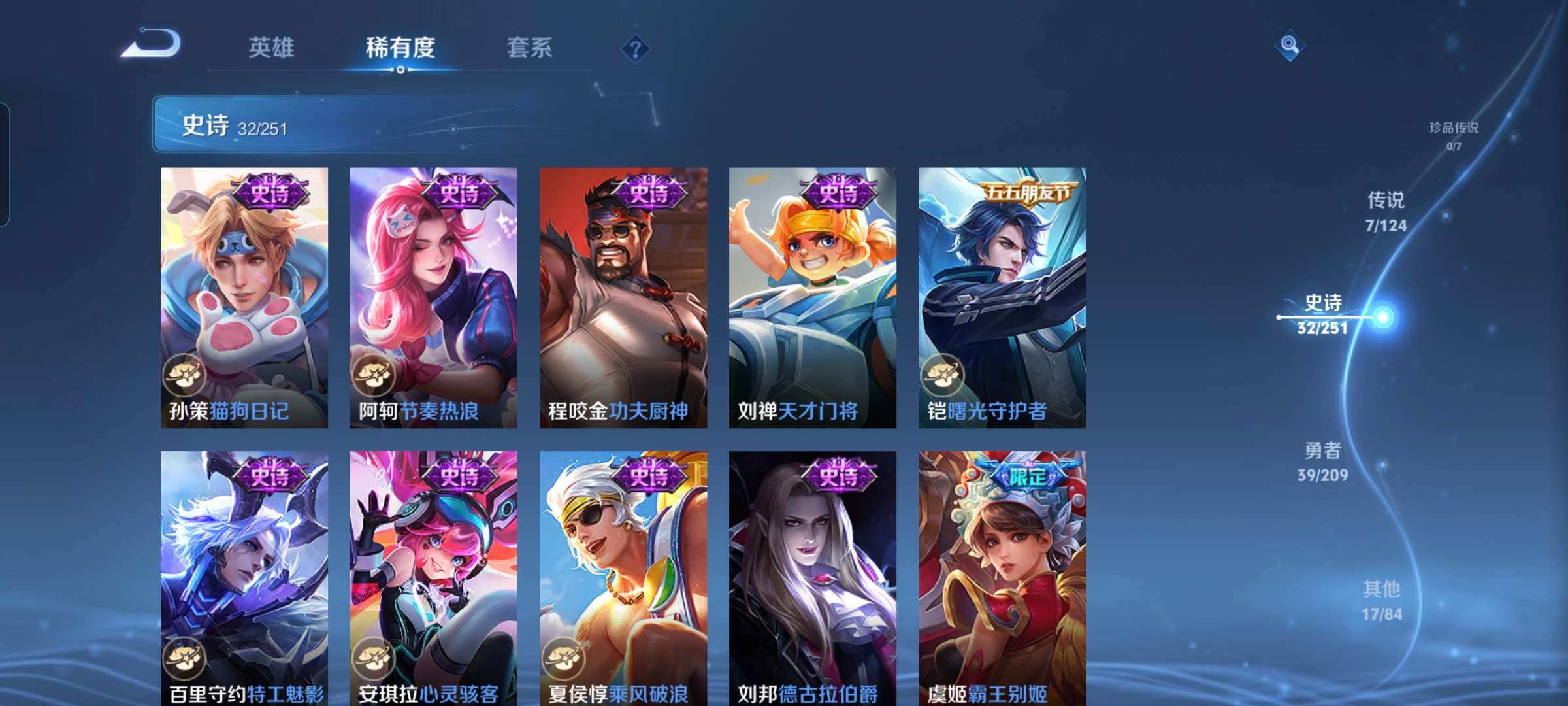Switch to the 英雄 tab

click(271, 47)
